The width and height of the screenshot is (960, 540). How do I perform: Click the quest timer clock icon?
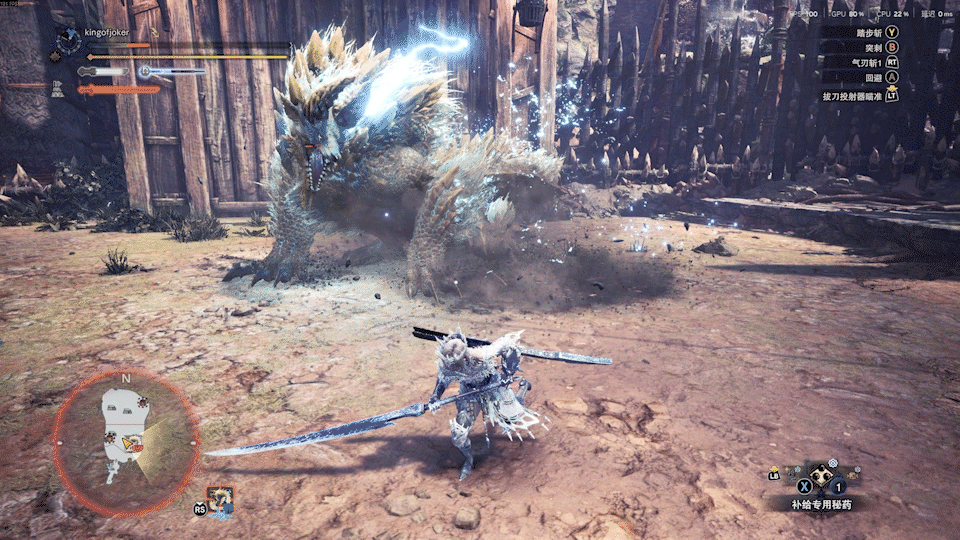(68, 40)
